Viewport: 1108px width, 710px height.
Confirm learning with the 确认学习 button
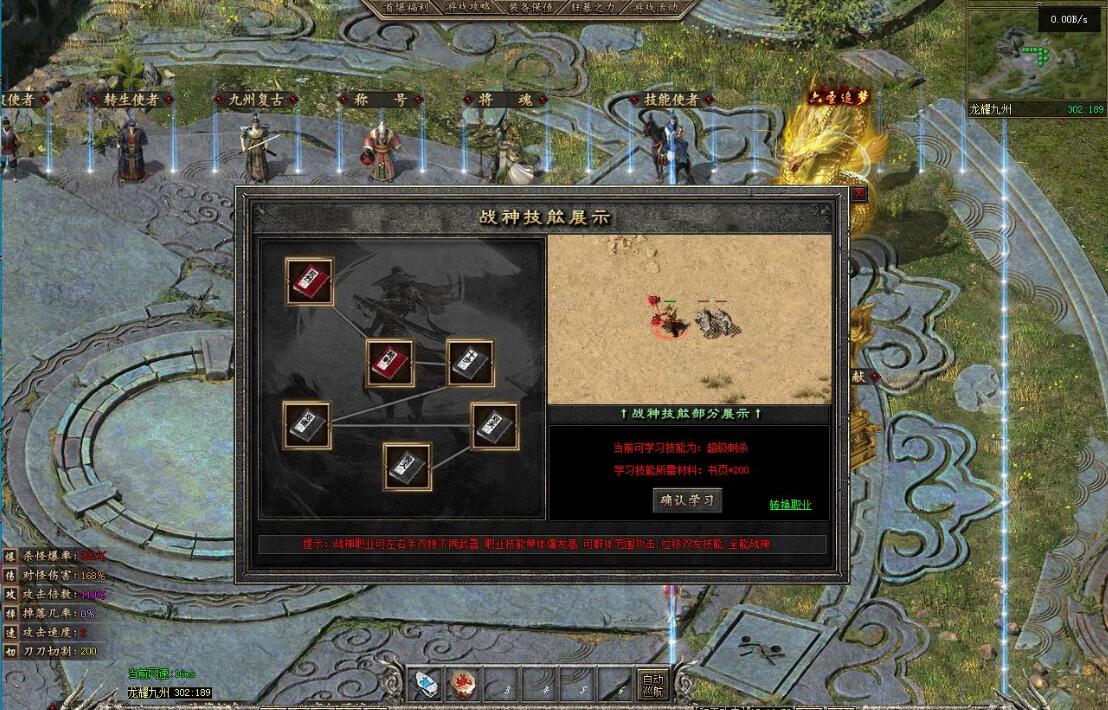point(687,500)
